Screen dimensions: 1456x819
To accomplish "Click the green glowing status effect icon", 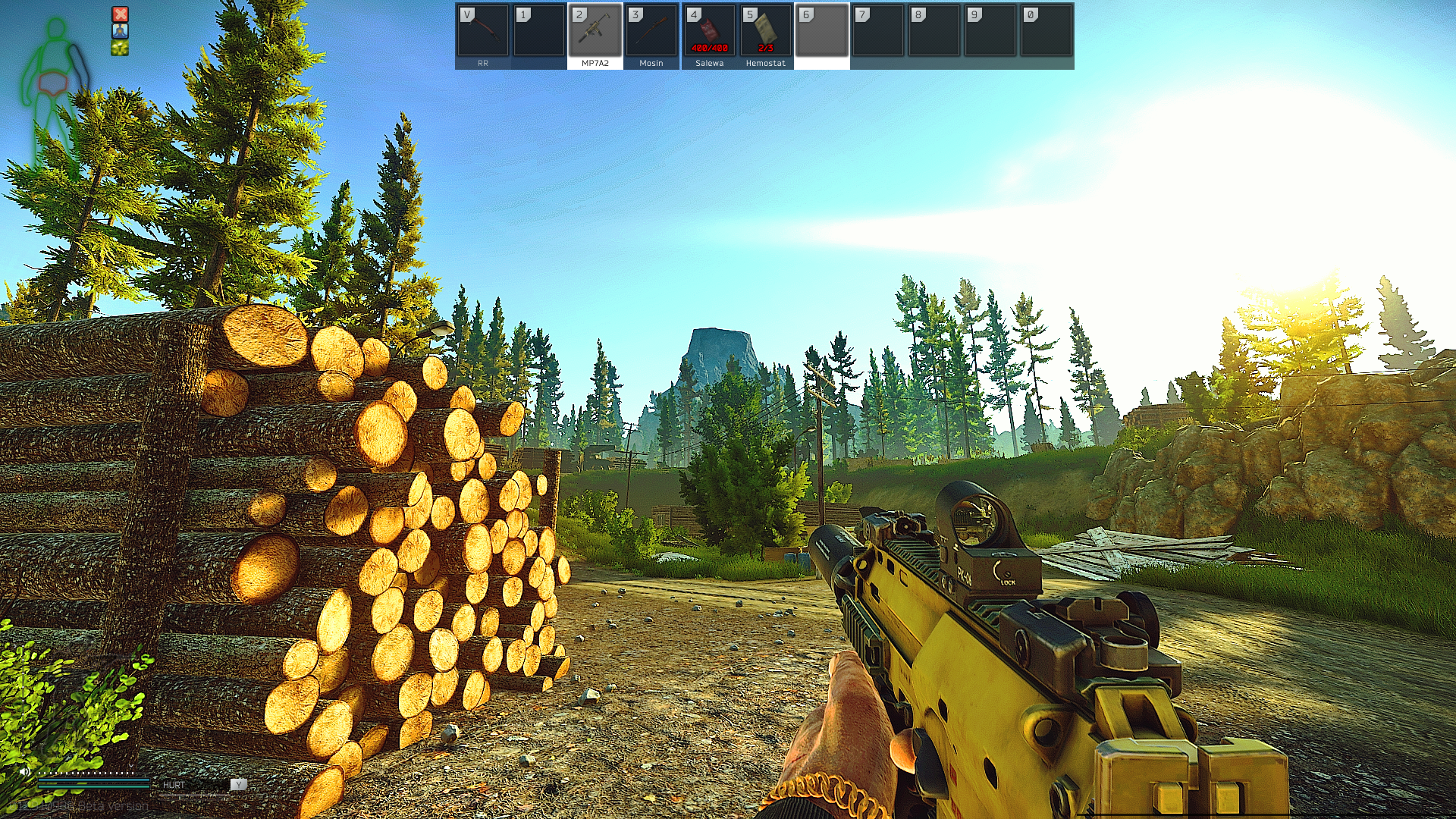I will (x=120, y=49).
